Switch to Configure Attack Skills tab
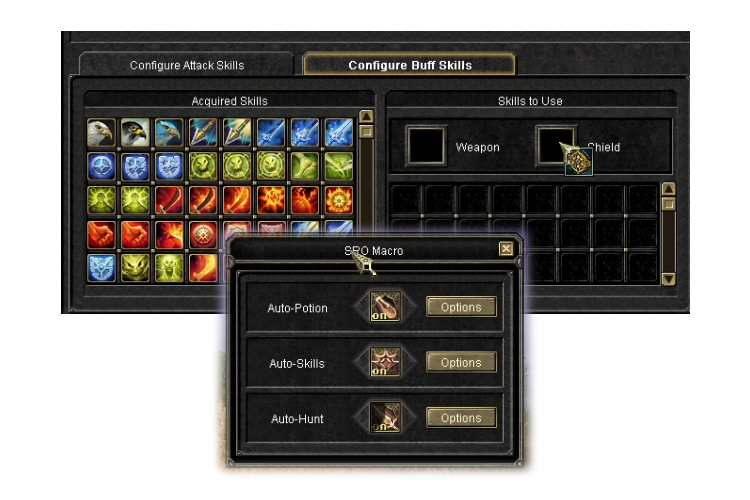Viewport: 750px width, 500px height. (187, 65)
